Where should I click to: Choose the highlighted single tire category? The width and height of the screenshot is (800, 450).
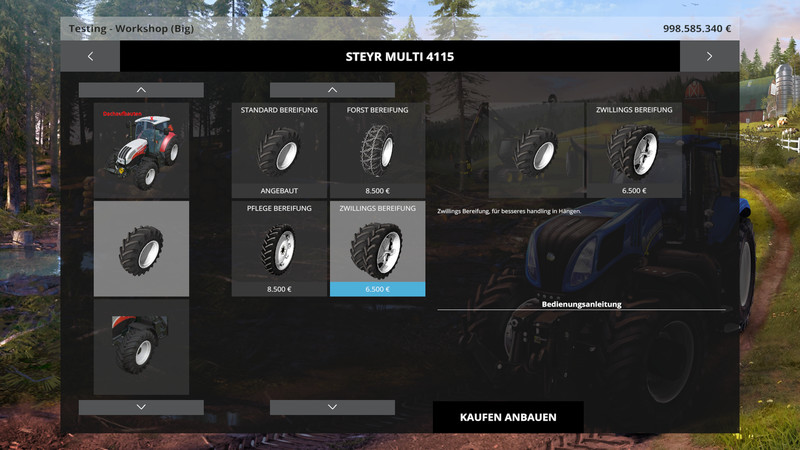(141, 248)
